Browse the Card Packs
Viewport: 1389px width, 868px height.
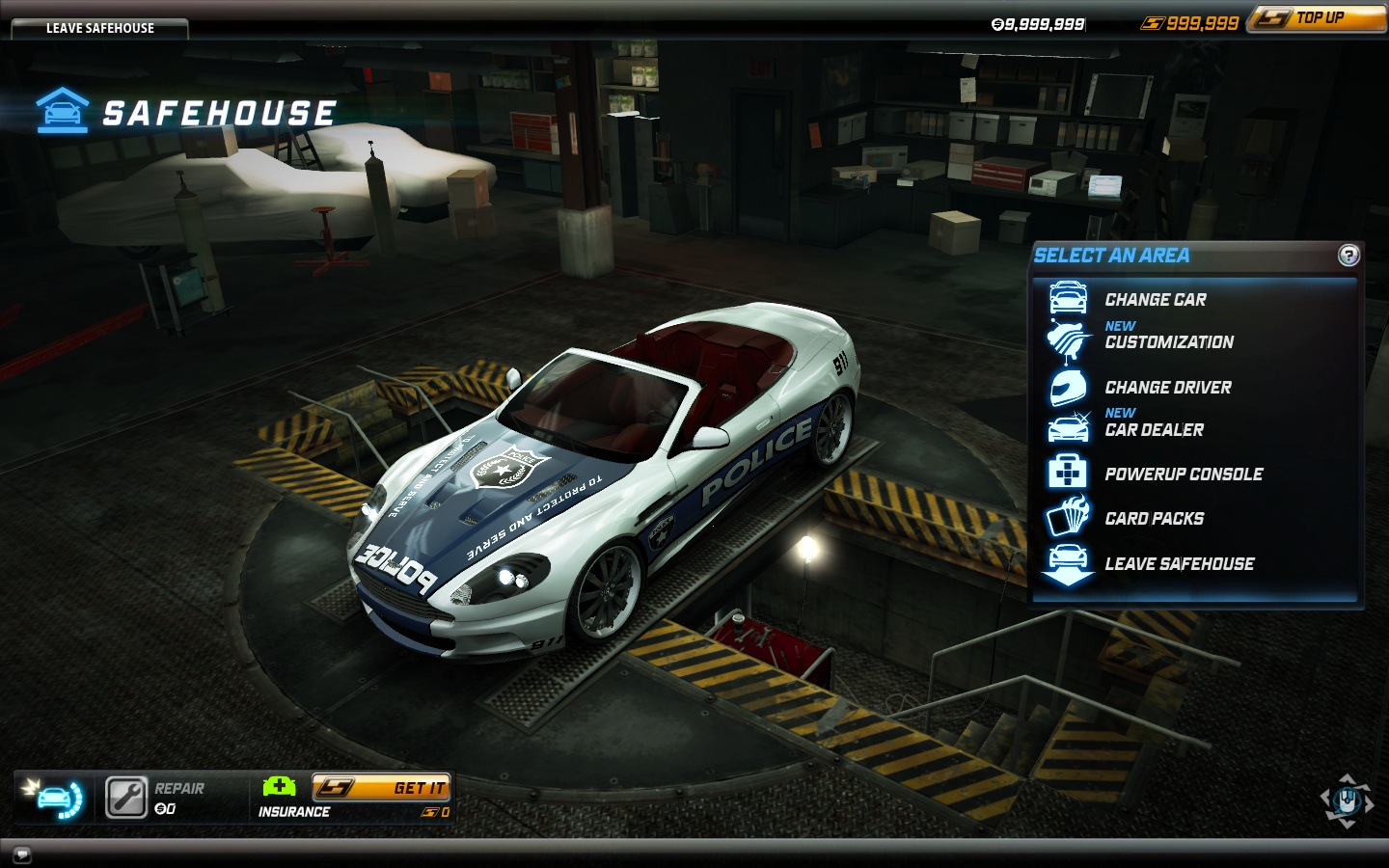tap(1154, 519)
